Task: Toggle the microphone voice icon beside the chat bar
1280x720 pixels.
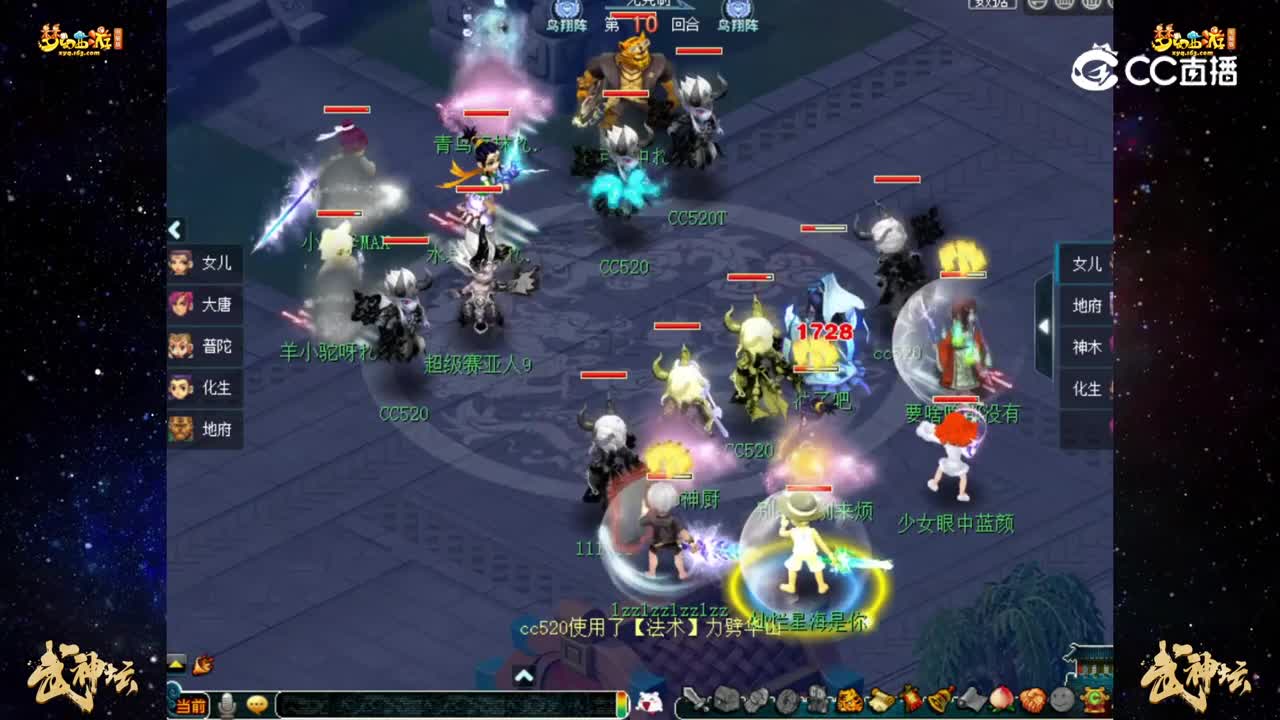Action: click(227, 706)
